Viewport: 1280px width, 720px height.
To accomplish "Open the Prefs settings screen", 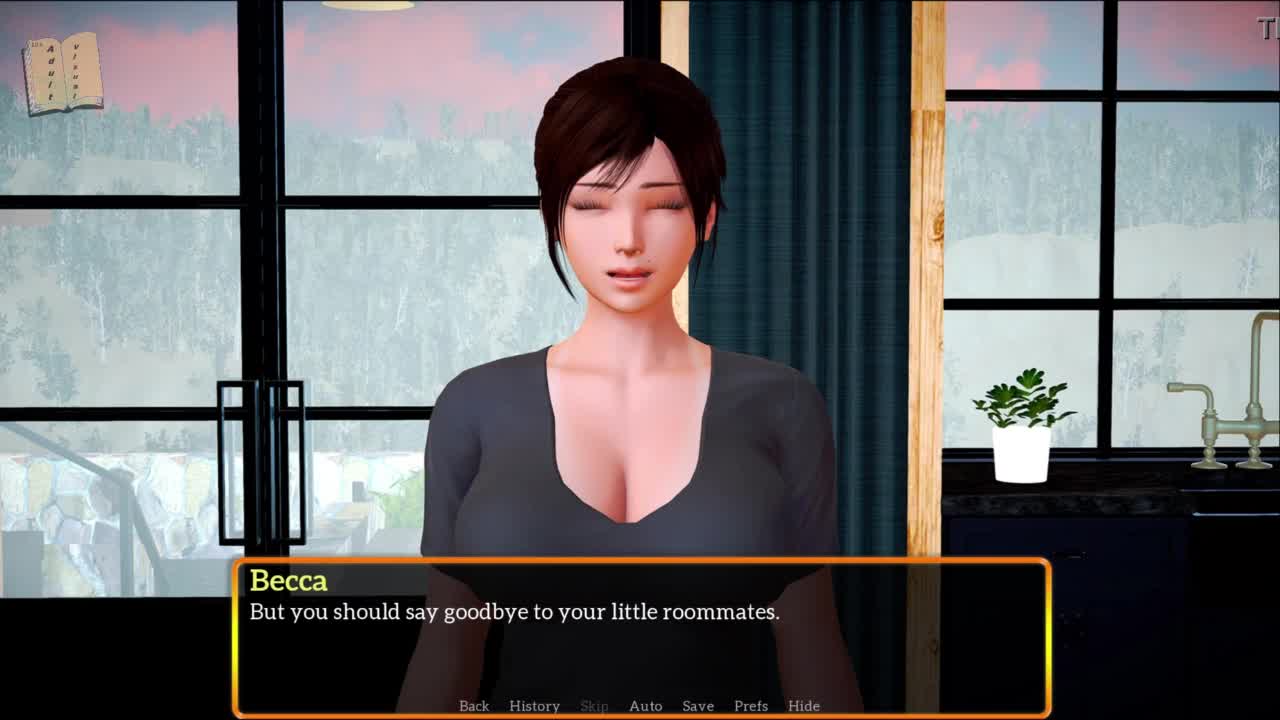I will point(751,706).
